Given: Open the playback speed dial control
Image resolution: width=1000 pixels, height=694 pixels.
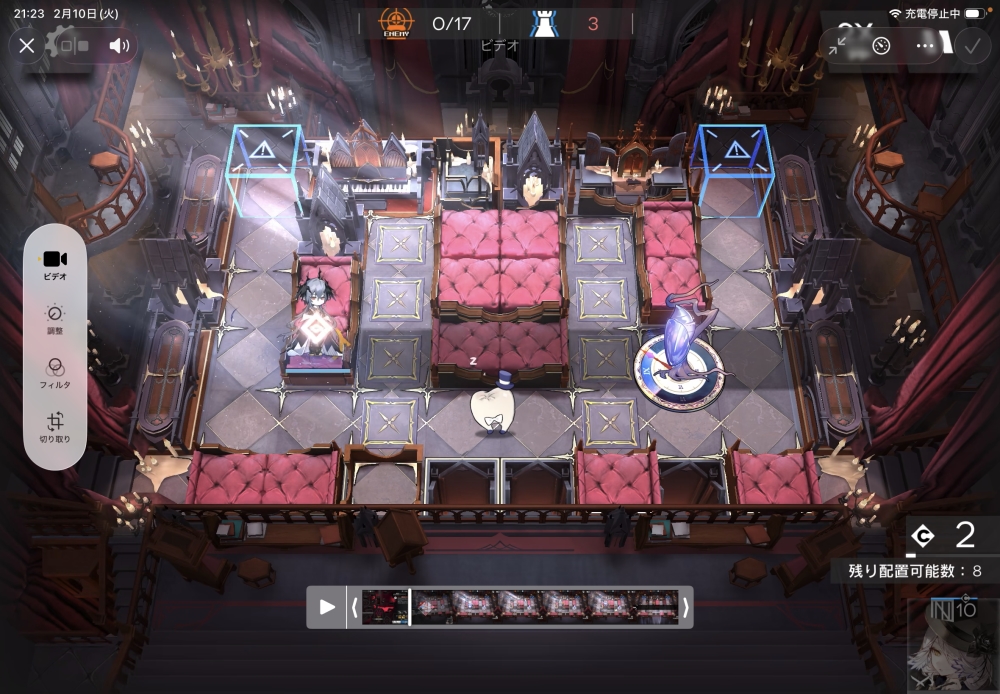Looking at the screenshot, I should pos(881,46).
